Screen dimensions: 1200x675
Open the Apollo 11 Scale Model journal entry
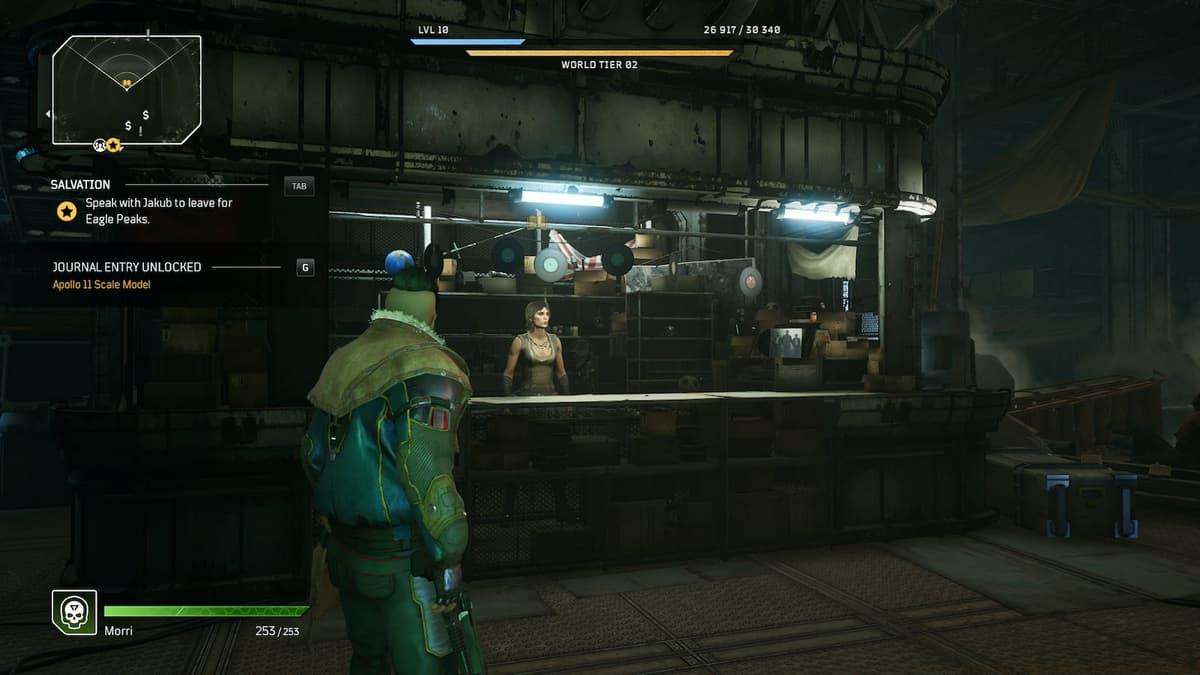coord(101,285)
